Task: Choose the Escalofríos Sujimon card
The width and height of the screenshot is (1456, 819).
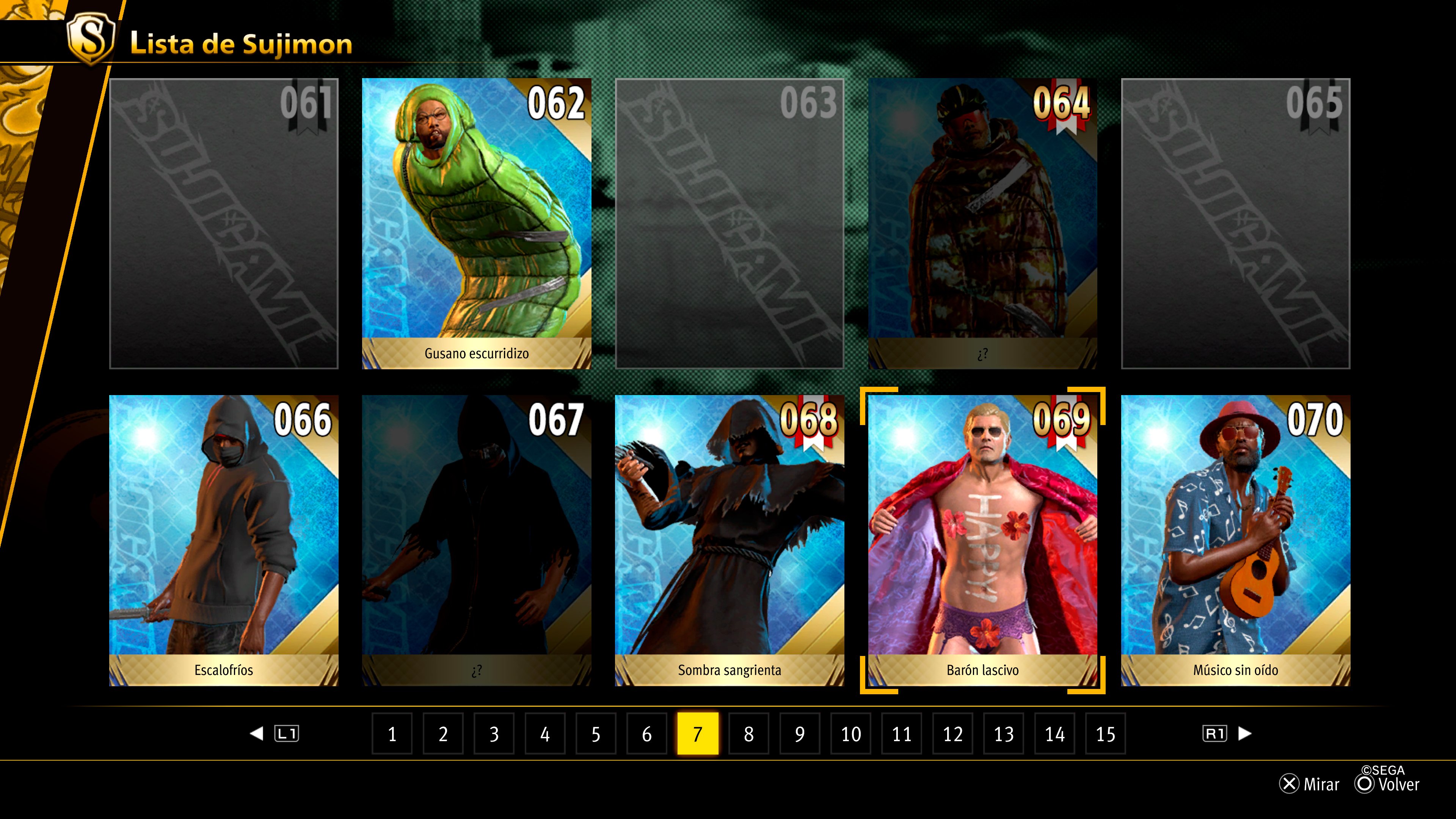Action: (x=224, y=540)
